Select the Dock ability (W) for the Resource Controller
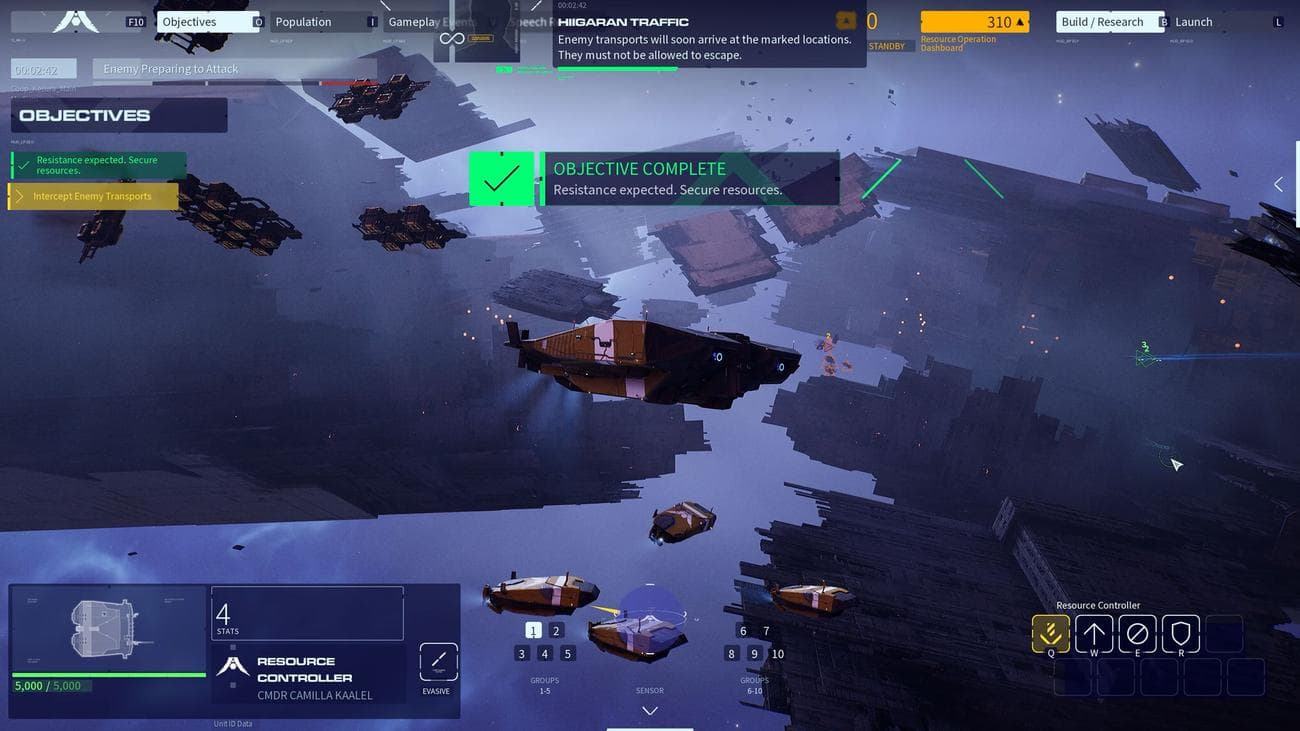Screen dimensions: 1300x731 pos(1094,633)
